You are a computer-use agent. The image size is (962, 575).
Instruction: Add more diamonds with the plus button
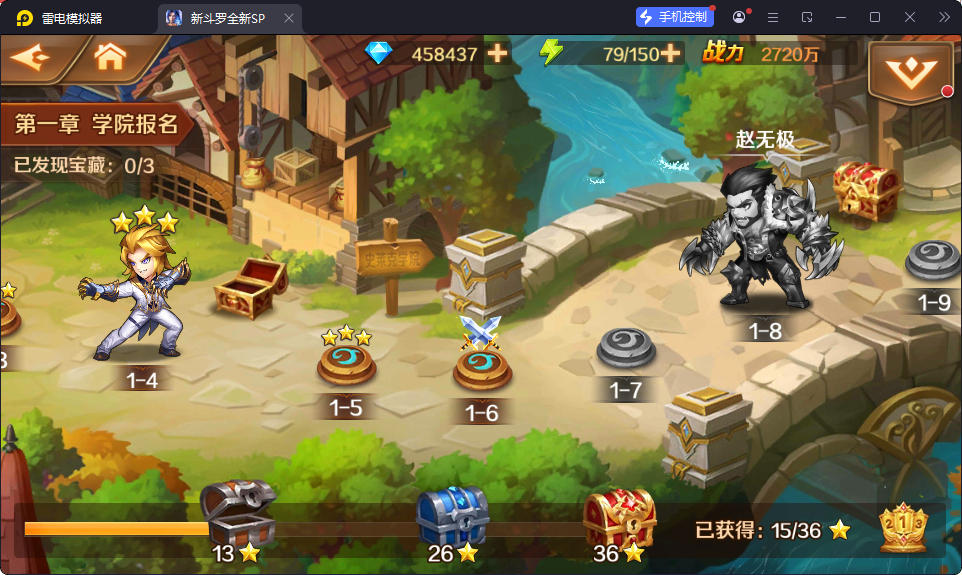(x=497, y=54)
